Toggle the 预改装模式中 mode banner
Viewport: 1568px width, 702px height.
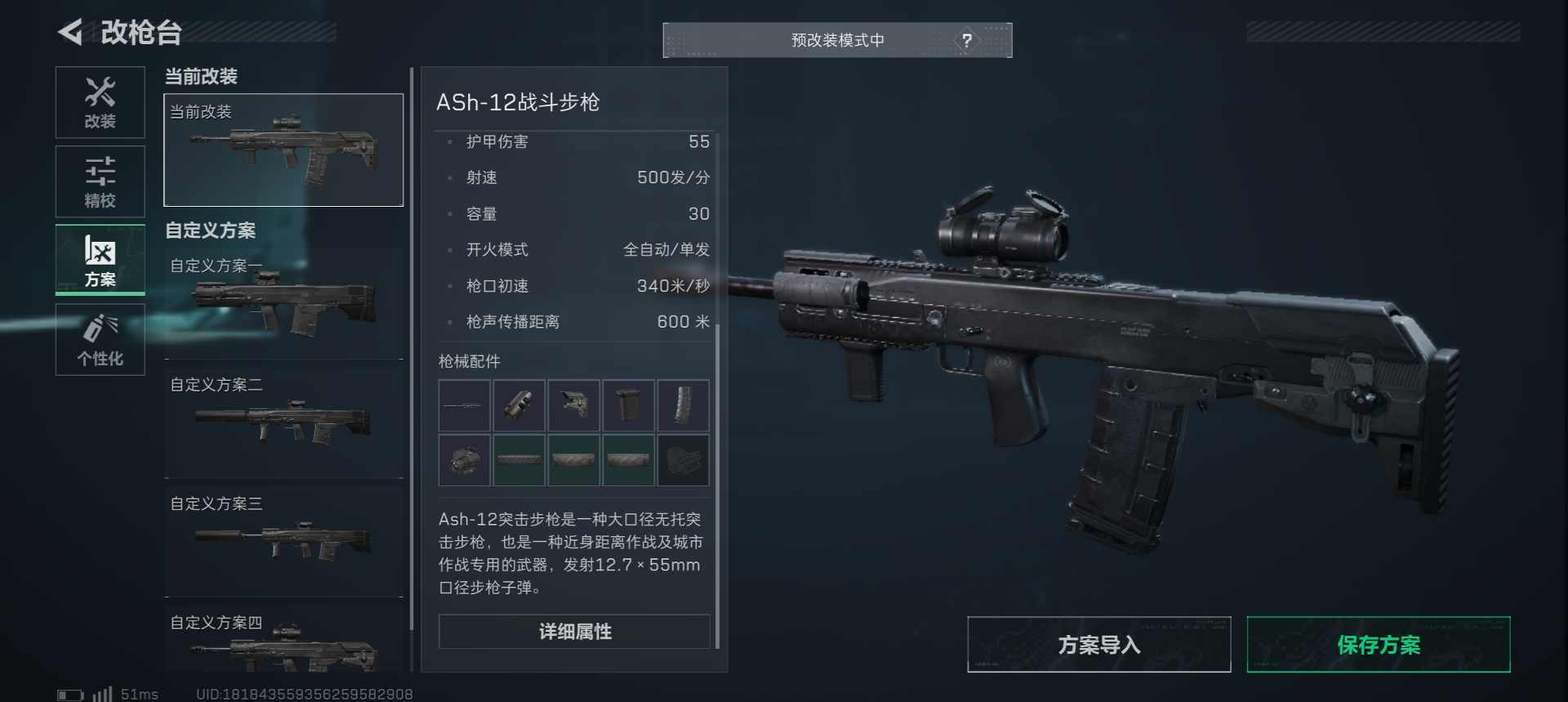click(837, 39)
